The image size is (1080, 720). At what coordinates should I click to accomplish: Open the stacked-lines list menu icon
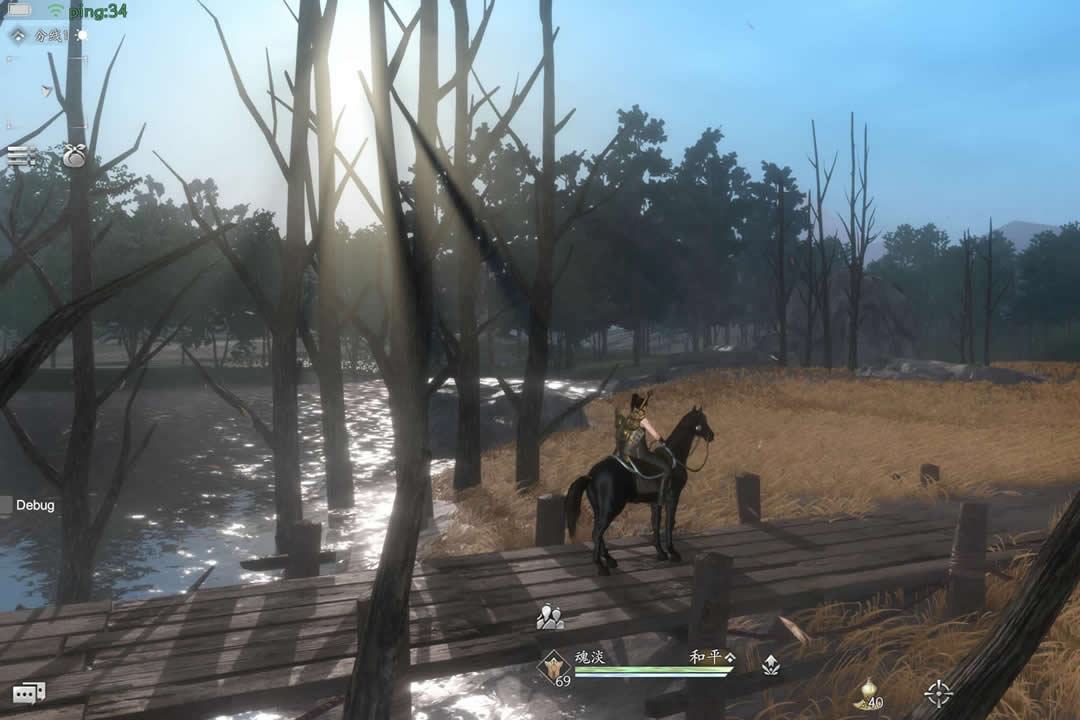pyautogui.click(x=20, y=155)
